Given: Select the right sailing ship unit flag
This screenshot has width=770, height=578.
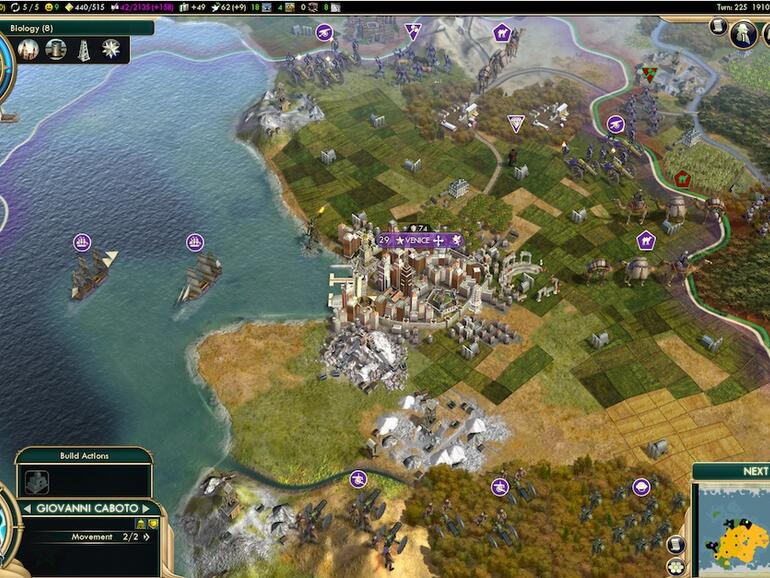Looking at the screenshot, I should pyautogui.click(x=195, y=241).
